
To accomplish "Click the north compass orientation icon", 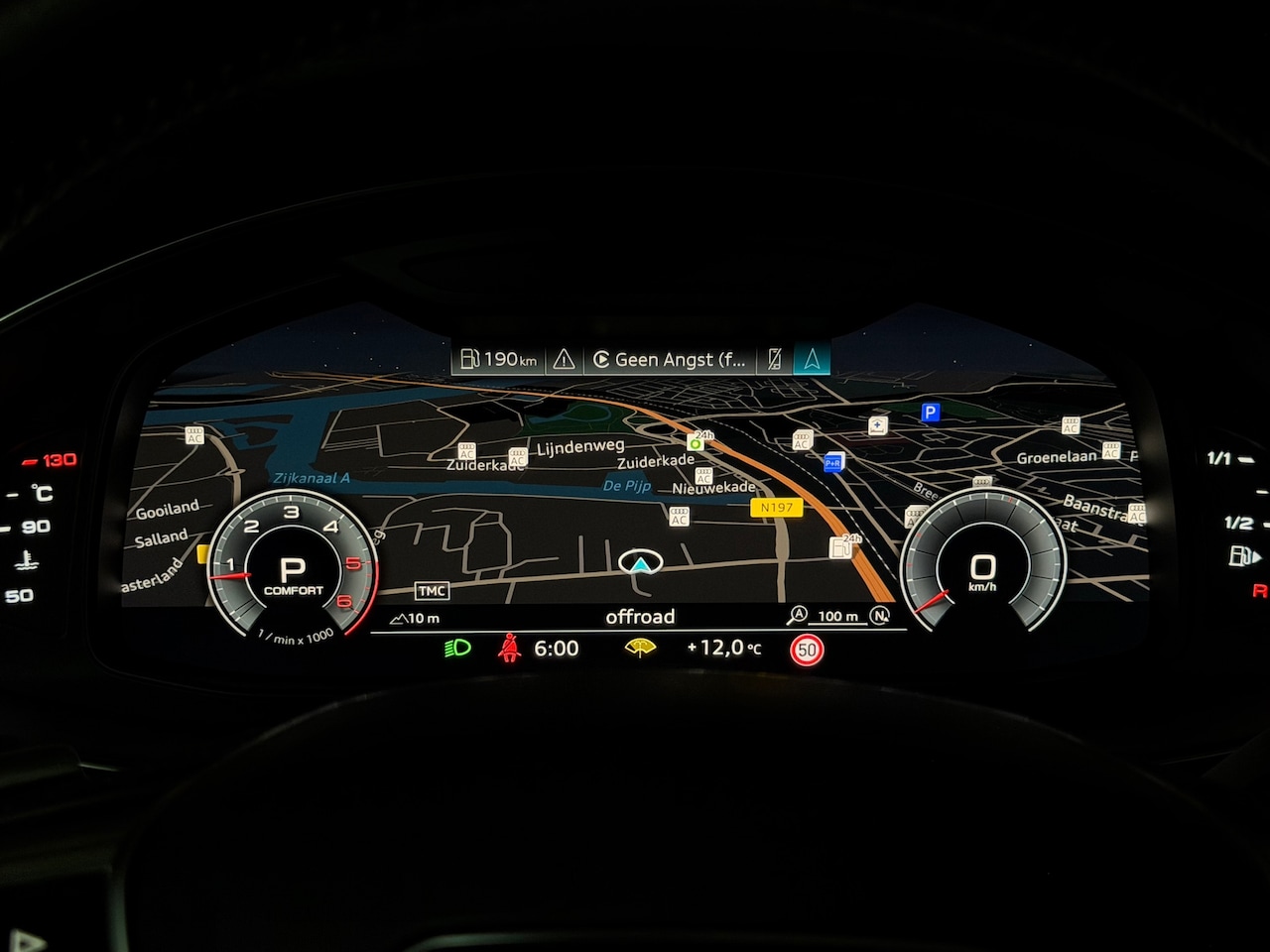I will click(x=879, y=616).
